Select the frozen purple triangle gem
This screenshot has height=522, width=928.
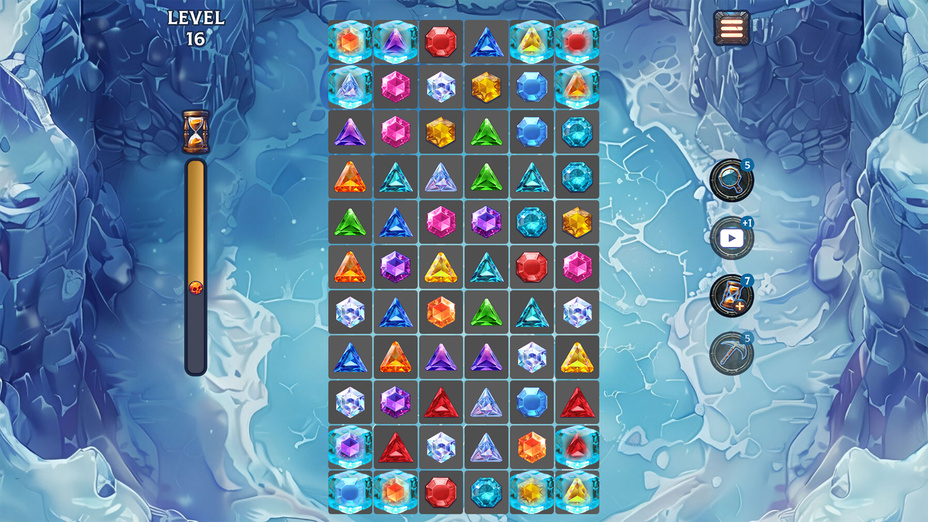click(395, 42)
